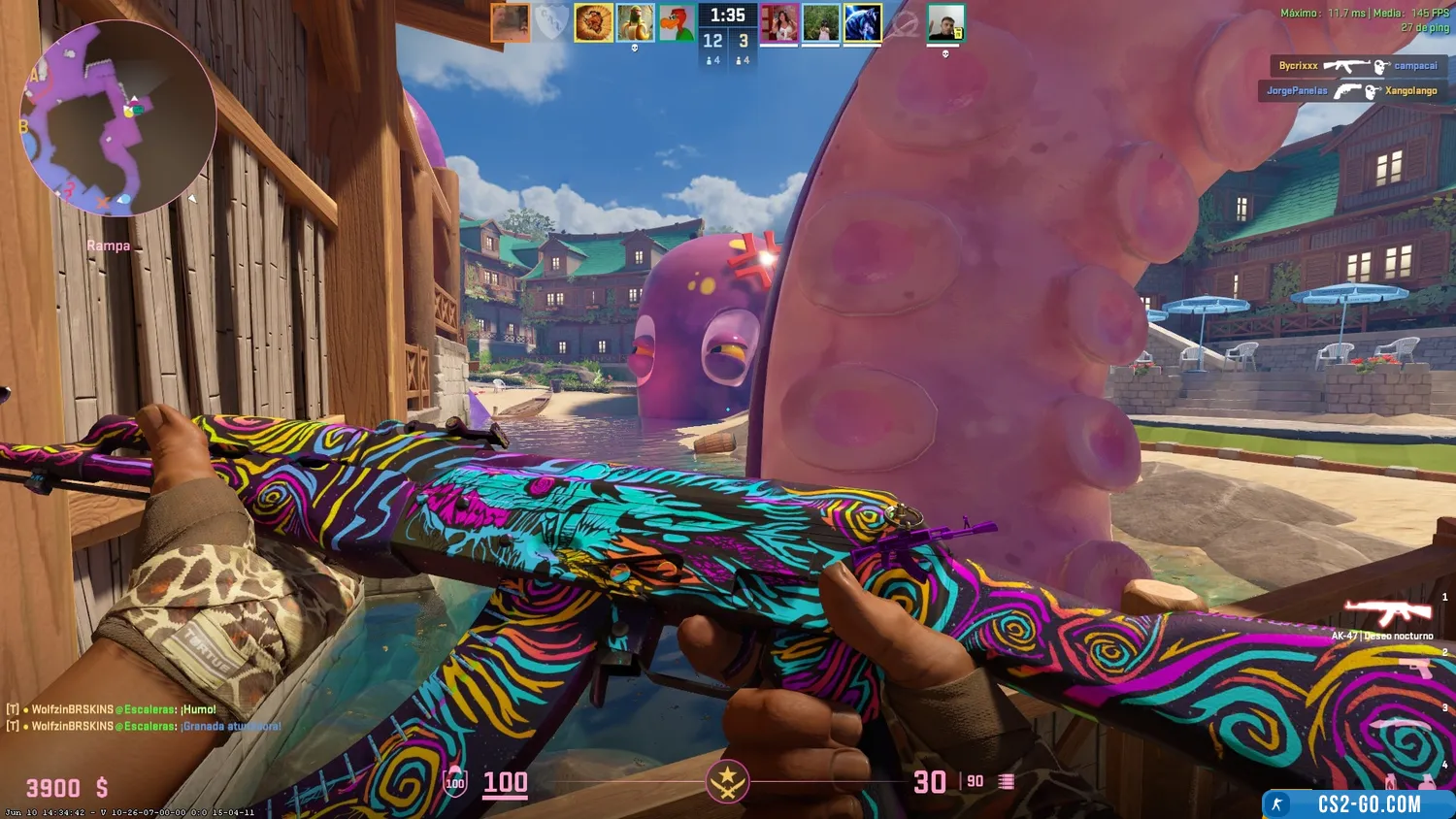Select the knife weapon slot

pos(1401,724)
